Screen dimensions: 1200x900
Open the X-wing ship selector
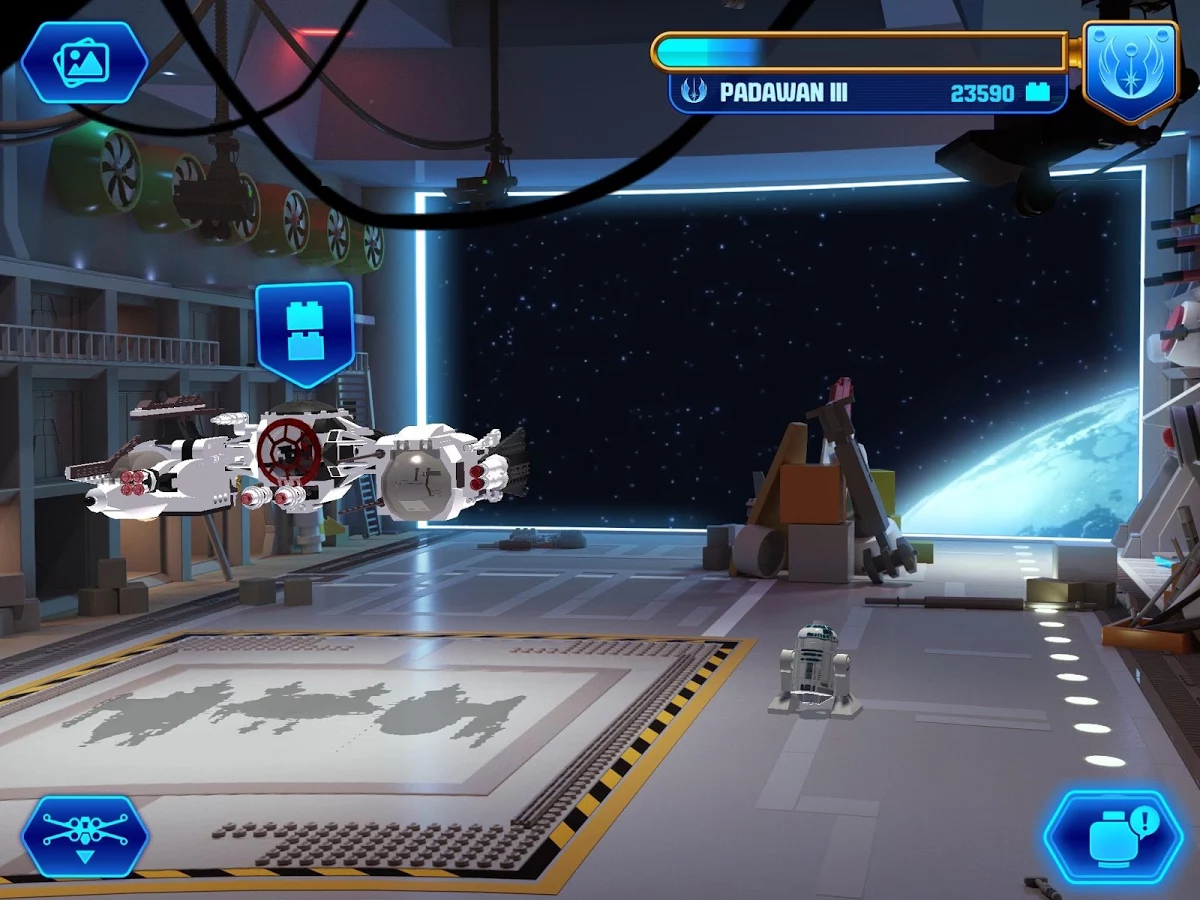tap(85, 836)
